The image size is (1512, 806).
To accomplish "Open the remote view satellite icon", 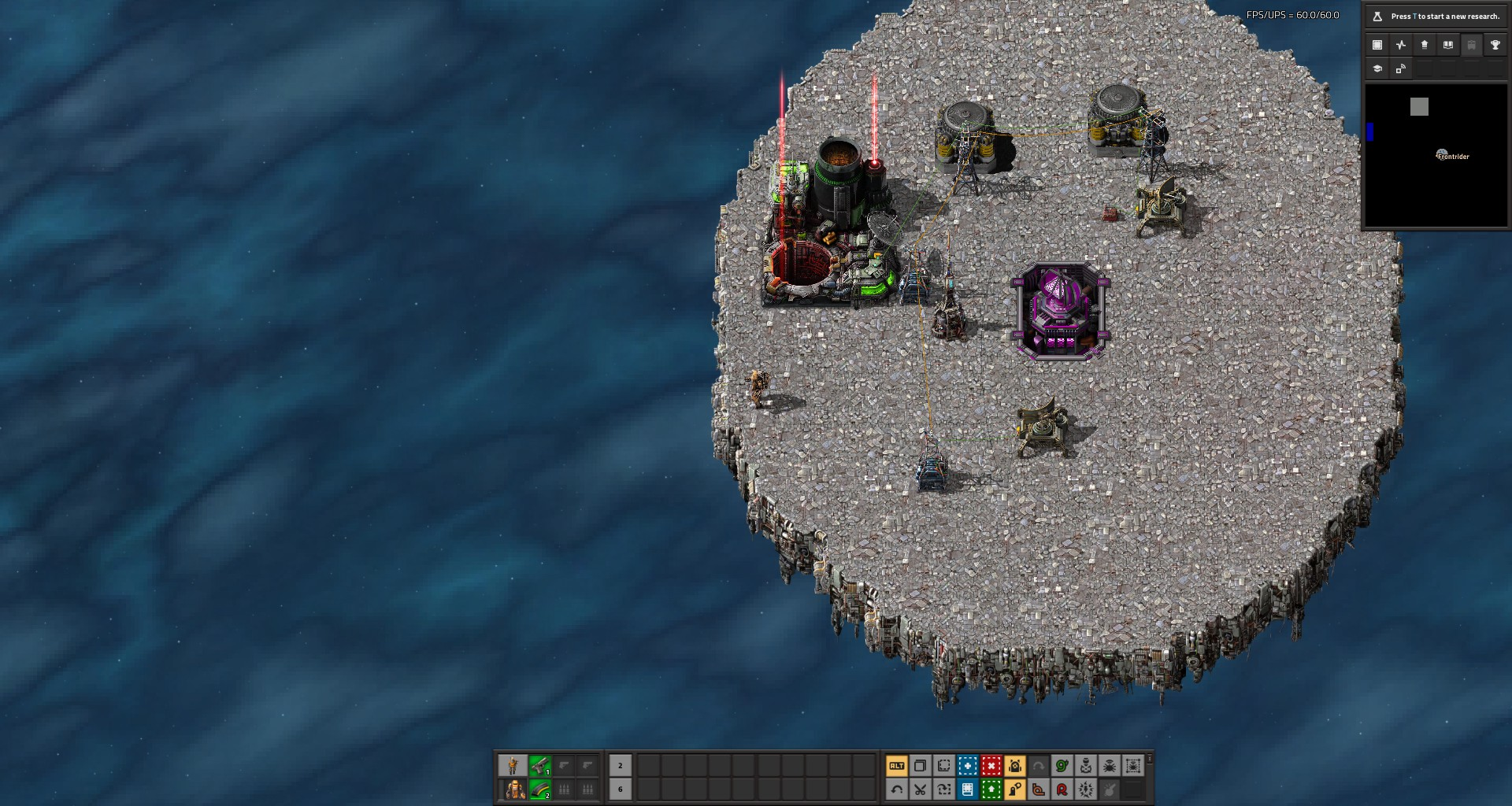I will click(x=1400, y=68).
